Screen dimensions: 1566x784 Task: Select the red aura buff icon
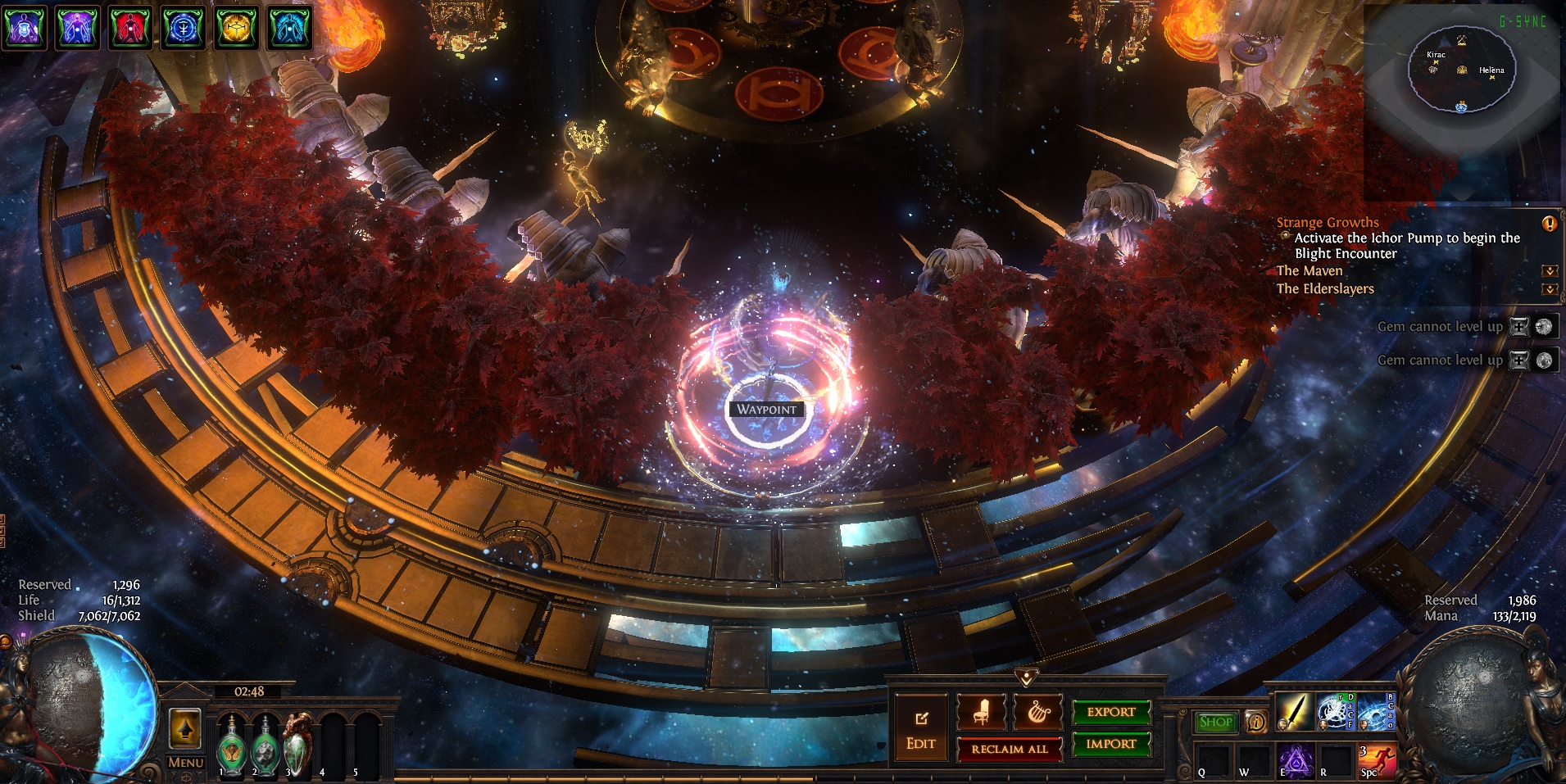(x=131, y=27)
